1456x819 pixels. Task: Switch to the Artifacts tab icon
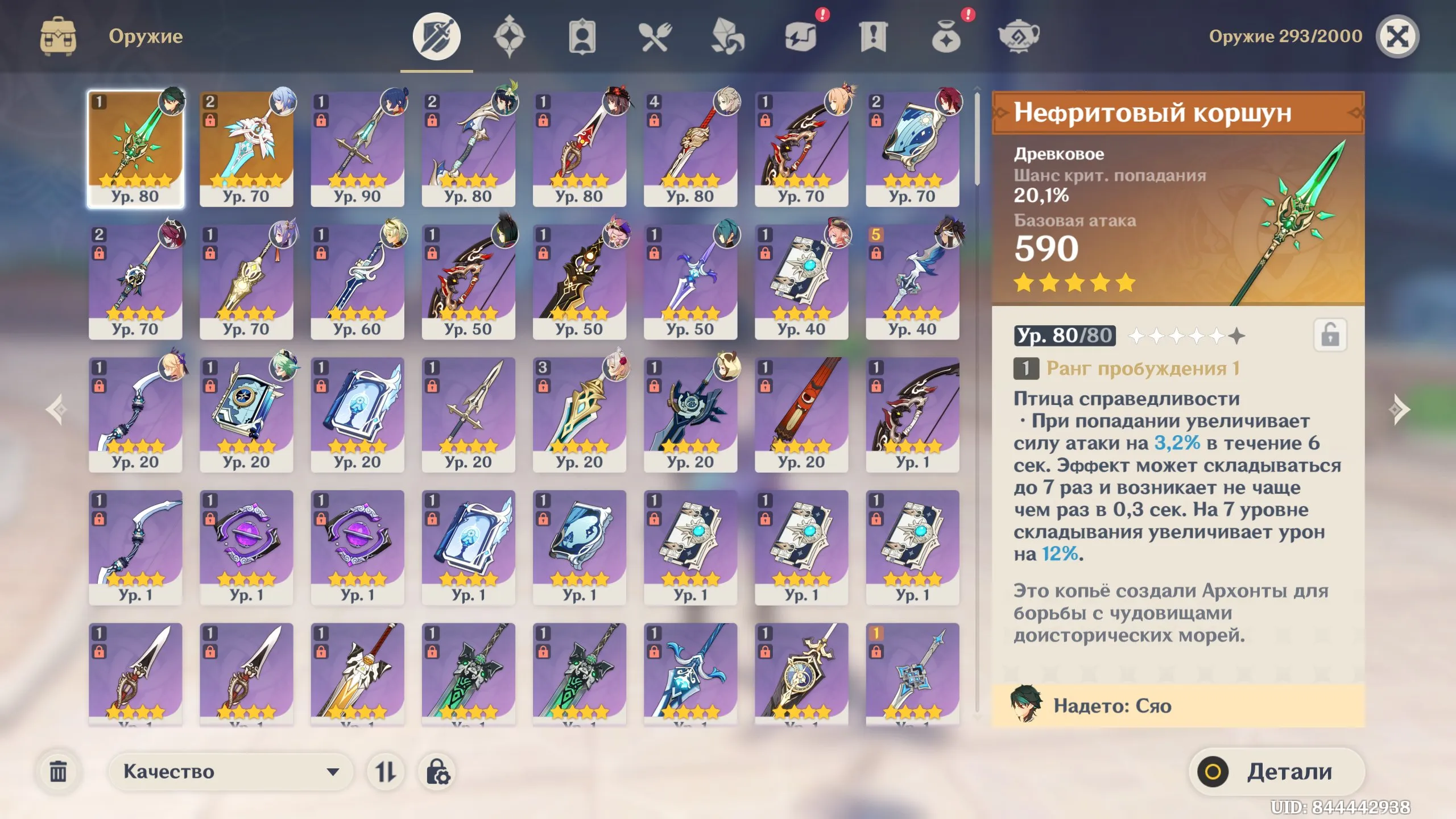[511, 37]
